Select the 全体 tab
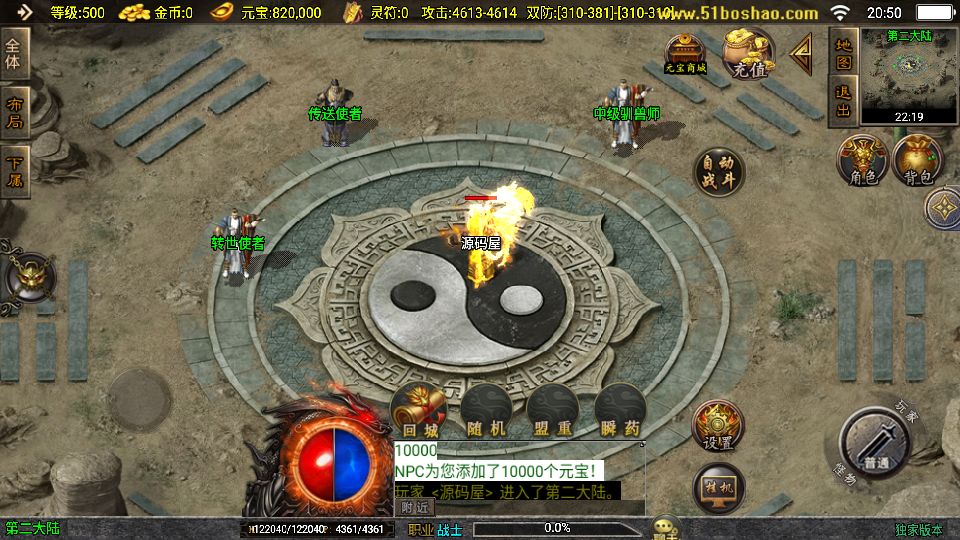 click(x=14, y=54)
